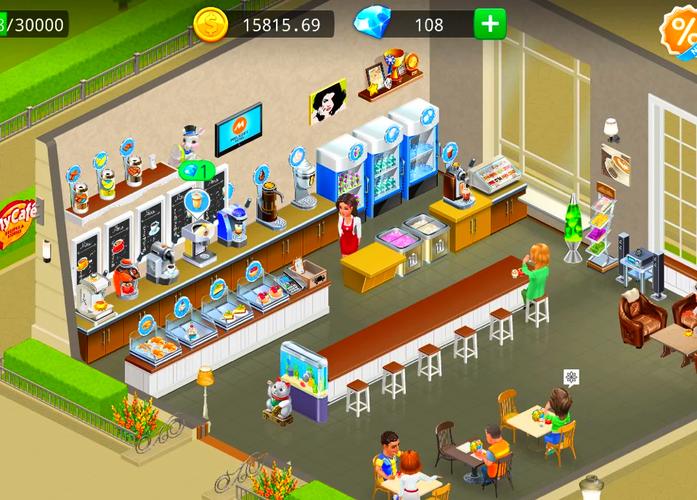
Task: Select the snowflake order bubble above customer
Action: click(571, 377)
